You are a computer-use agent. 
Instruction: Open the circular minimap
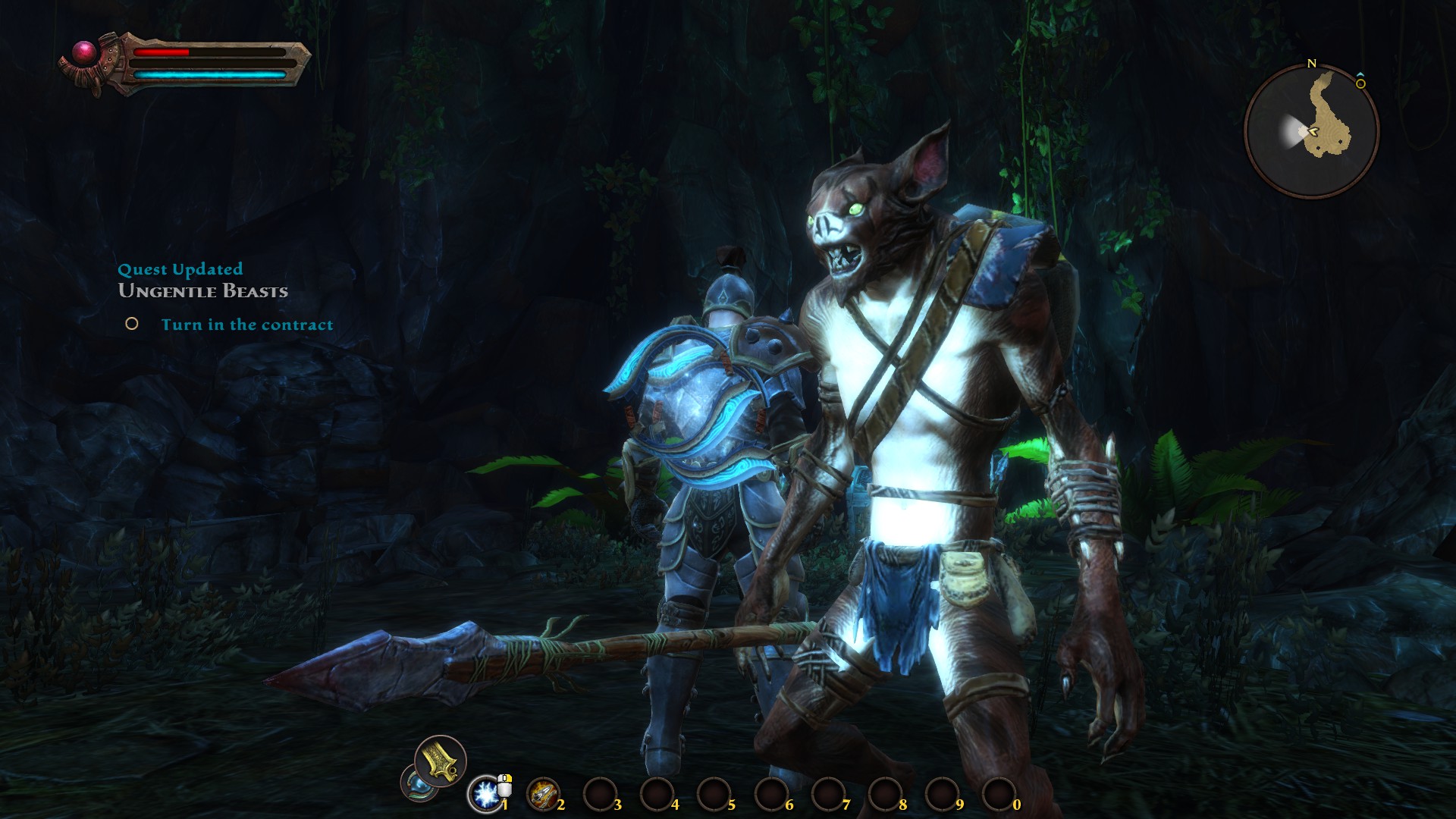1311,131
